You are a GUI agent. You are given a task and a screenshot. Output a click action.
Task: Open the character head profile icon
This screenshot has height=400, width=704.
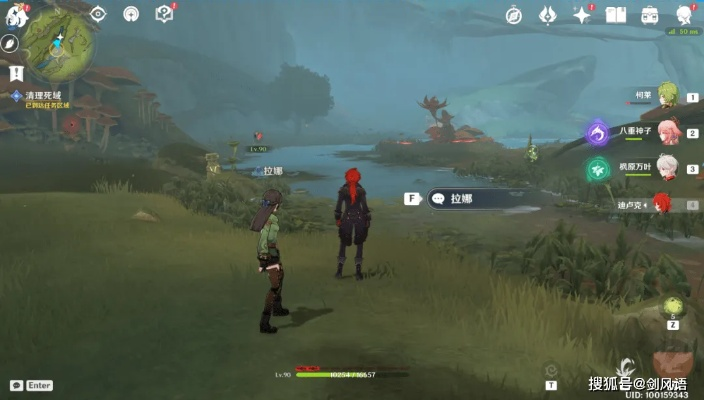[685, 14]
